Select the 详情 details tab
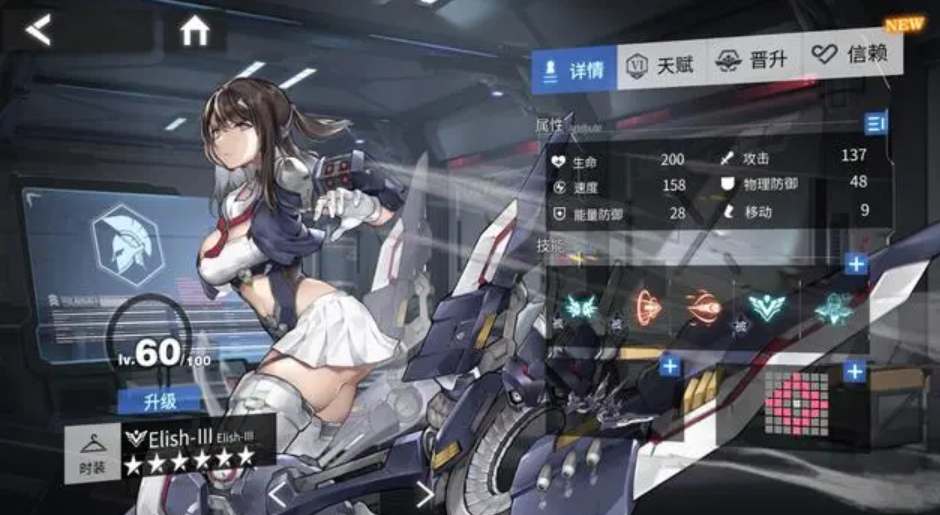940x515 pixels. point(574,69)
